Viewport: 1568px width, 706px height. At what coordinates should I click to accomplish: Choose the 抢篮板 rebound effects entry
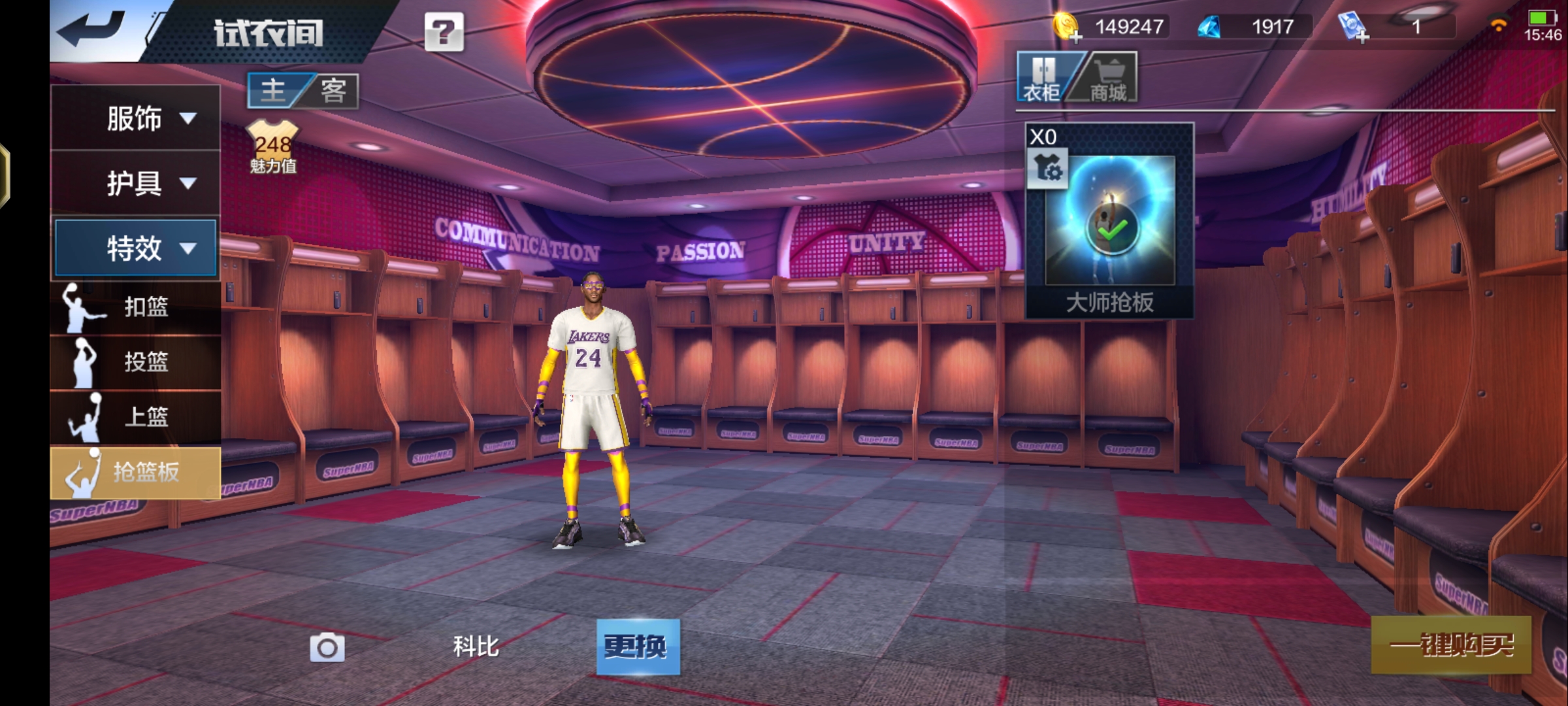point(135,472)
